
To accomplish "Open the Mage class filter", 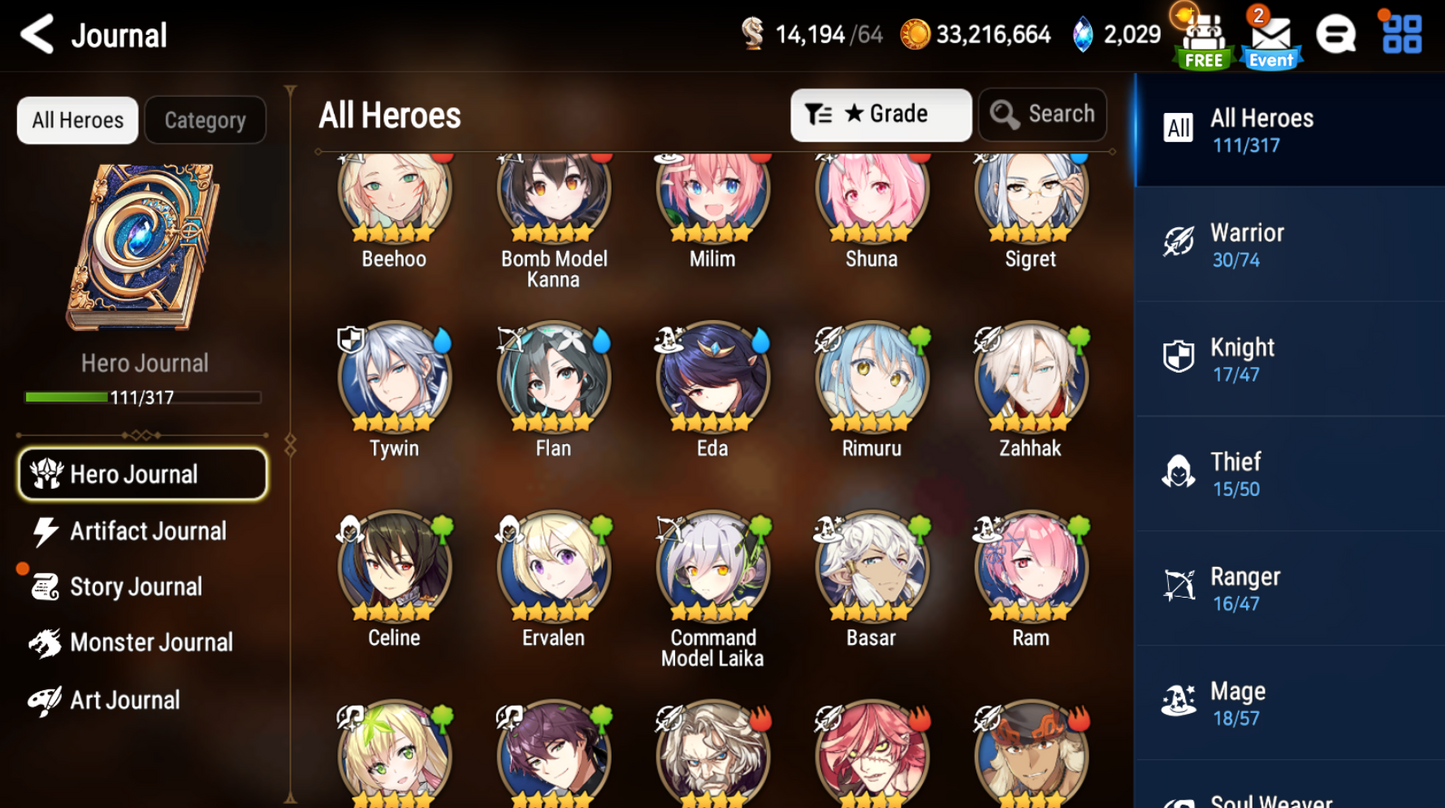I will 1179,701.
